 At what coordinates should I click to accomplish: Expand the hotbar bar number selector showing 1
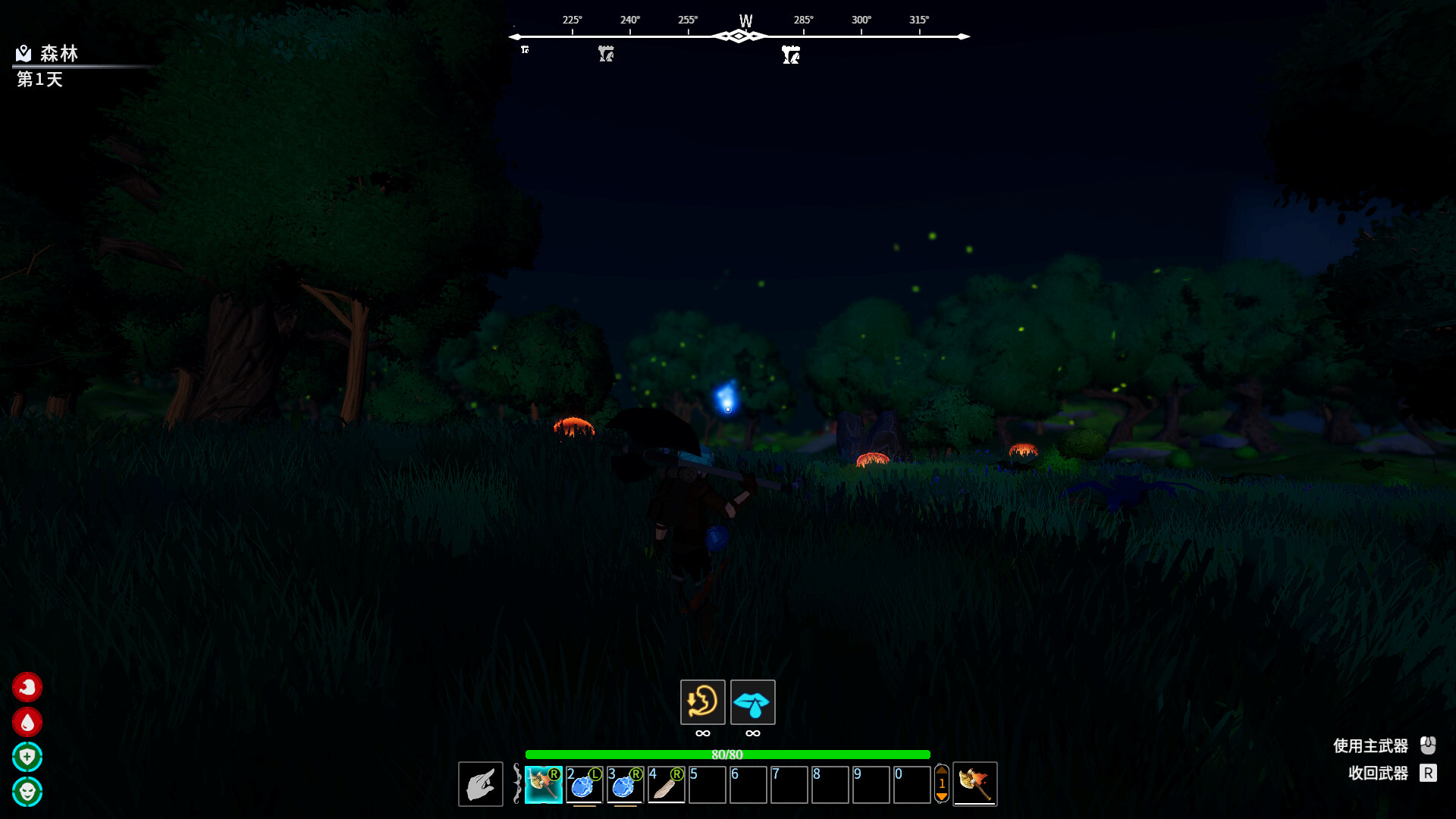click(x=941, y=783)
